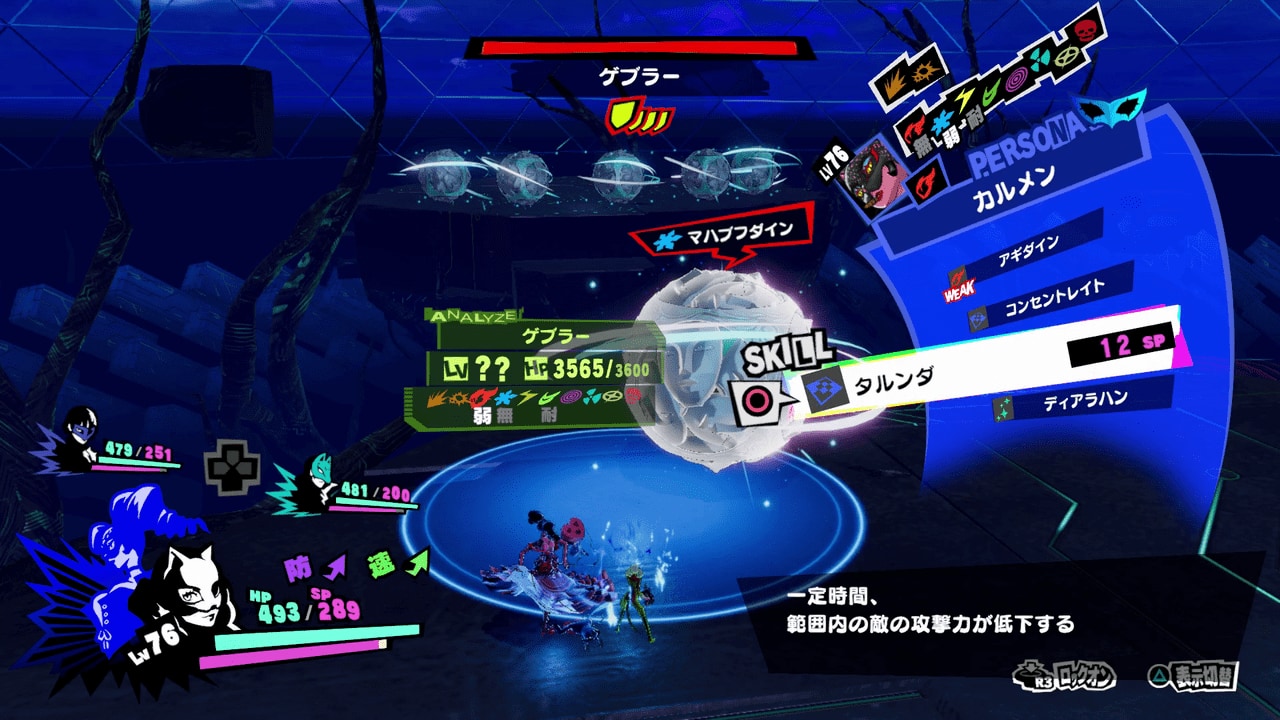Click the ice weakness icon under the Analyze panel
The height and width of the screenshot is (720, 1280).
pos(504,398)
